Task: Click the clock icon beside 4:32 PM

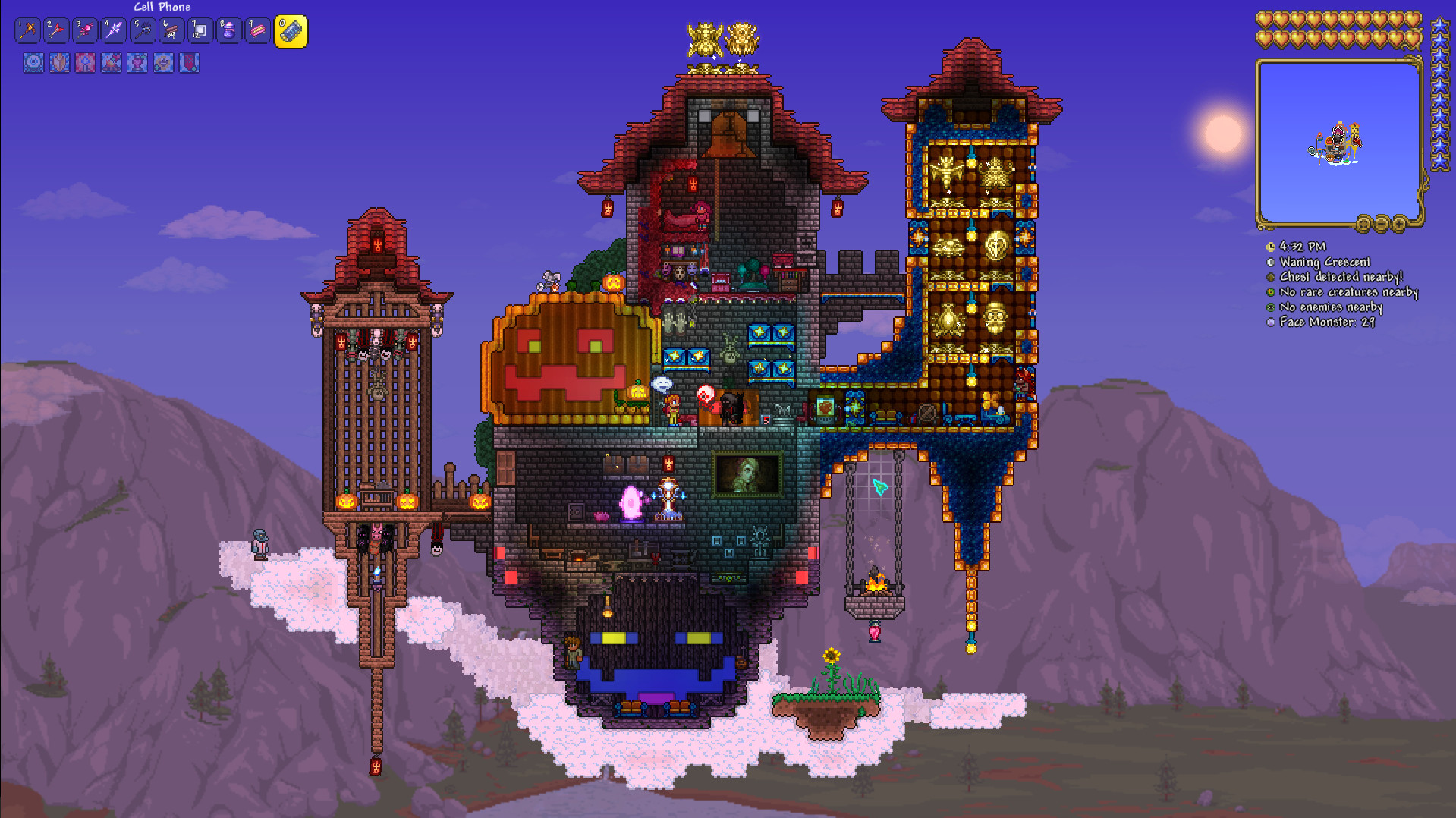Action: coord(1271,247)
